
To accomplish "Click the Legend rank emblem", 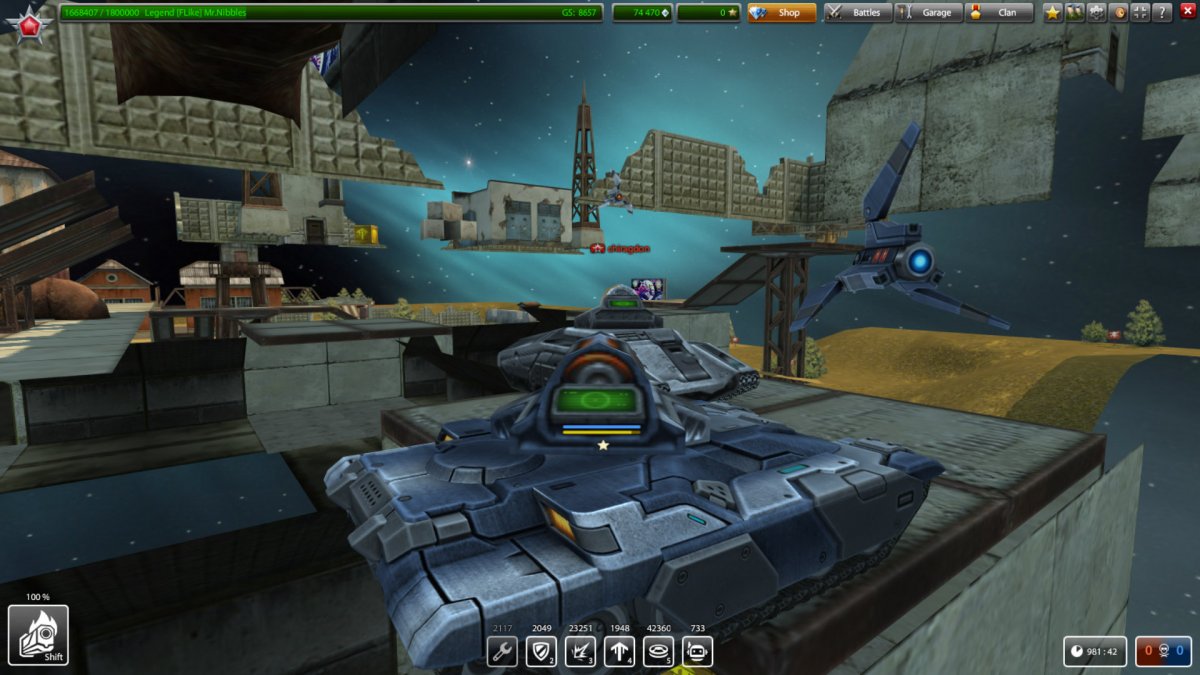I will coord(29,21).
